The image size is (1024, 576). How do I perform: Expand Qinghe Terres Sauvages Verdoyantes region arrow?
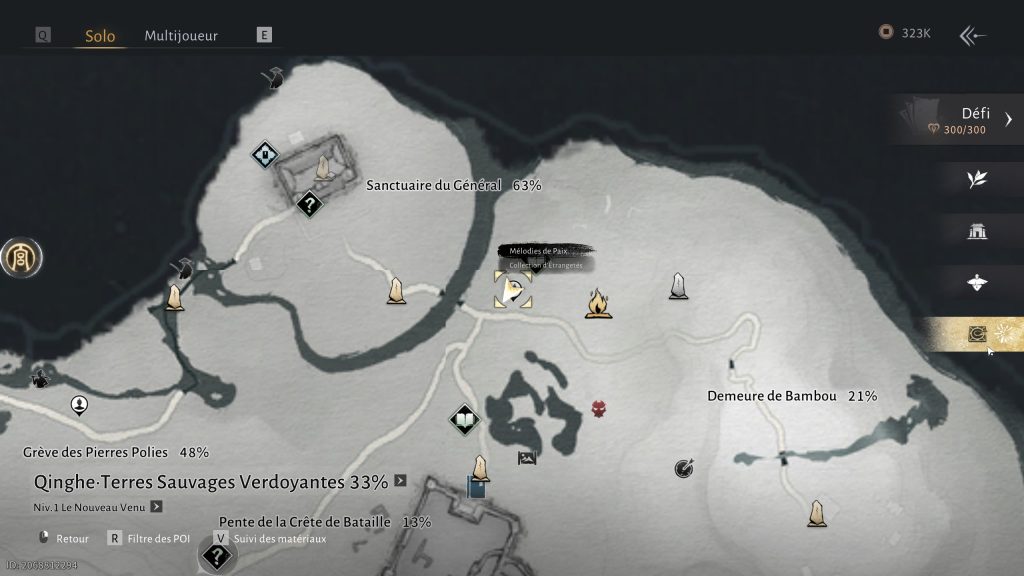(400, 481)
